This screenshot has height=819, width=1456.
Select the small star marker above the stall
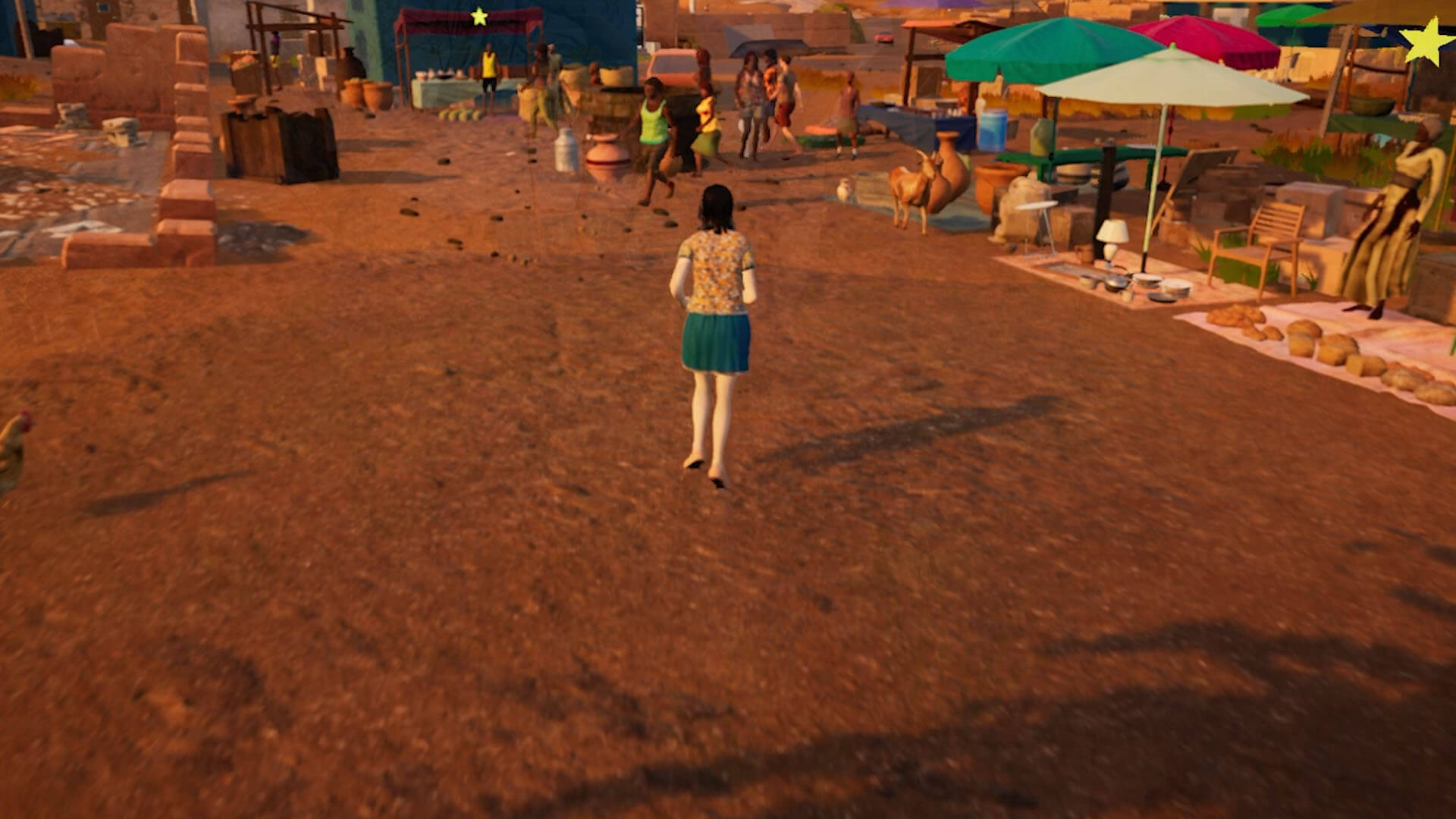point(479,17)
